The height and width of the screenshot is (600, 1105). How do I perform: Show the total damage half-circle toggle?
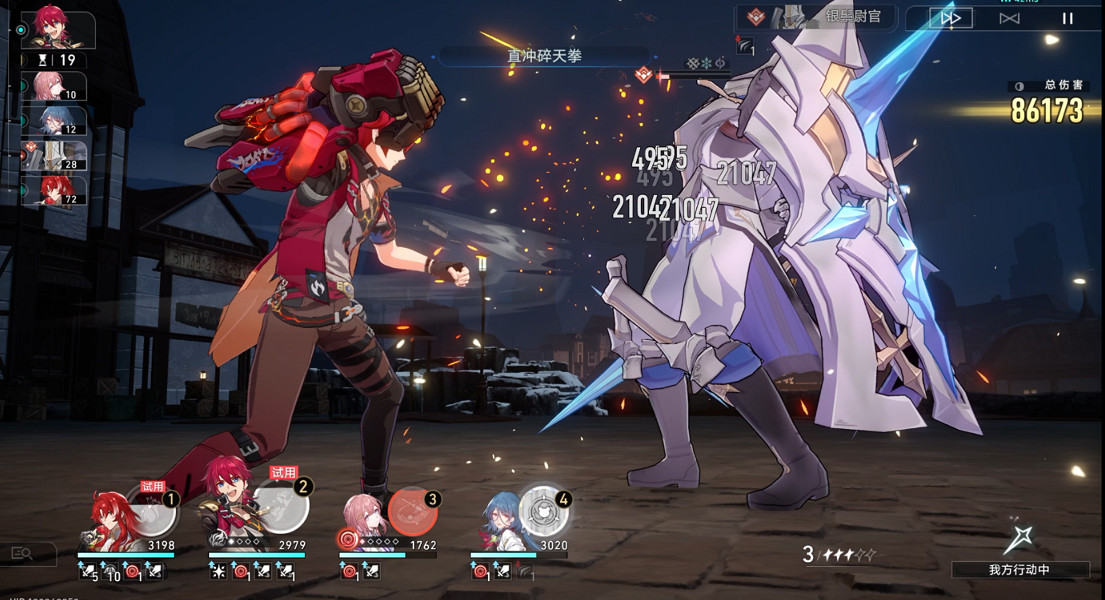click(x=1019, y=86)
